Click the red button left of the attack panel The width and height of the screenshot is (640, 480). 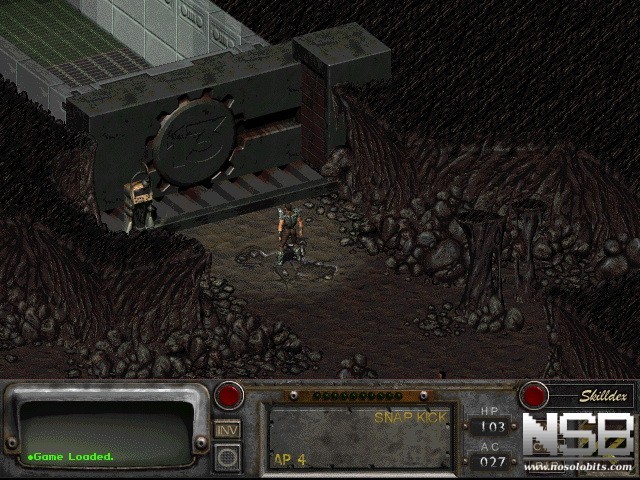click(x=229, y=395)
